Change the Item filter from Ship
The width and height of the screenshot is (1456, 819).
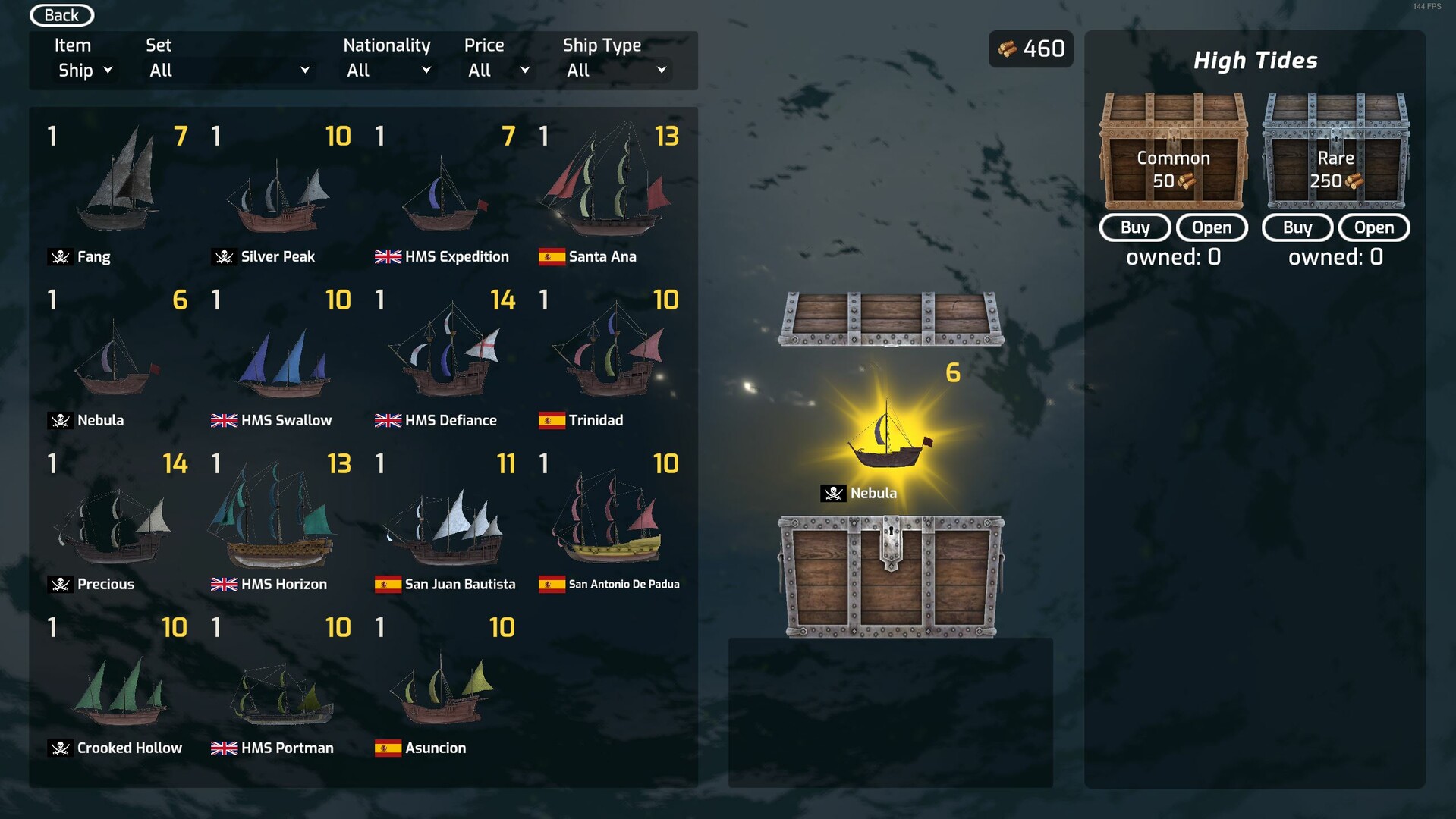[x=83, y=70]
